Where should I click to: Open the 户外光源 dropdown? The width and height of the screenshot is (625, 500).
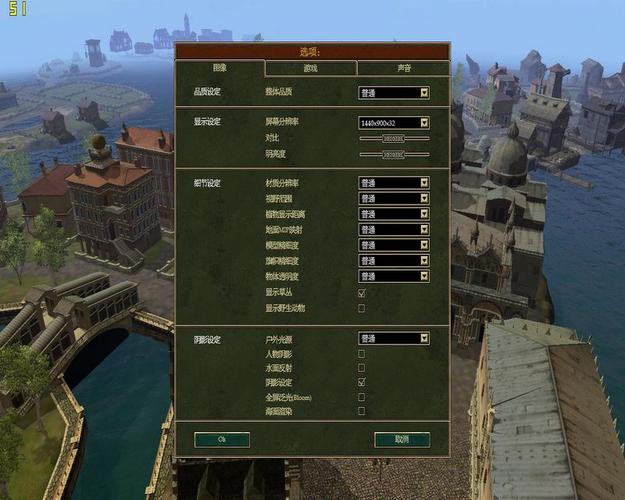(394, 339)
